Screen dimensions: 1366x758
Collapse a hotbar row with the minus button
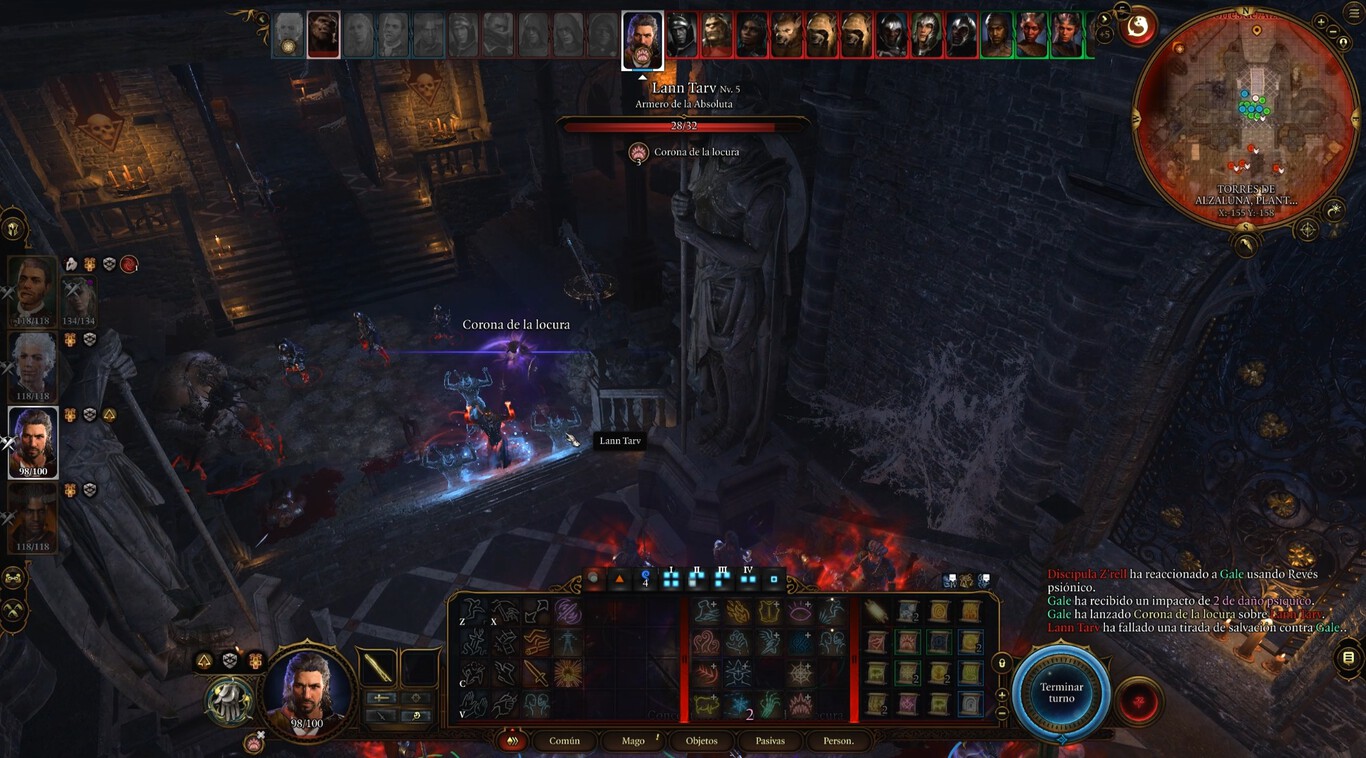pyautogui.click(x=1001, y=711)
